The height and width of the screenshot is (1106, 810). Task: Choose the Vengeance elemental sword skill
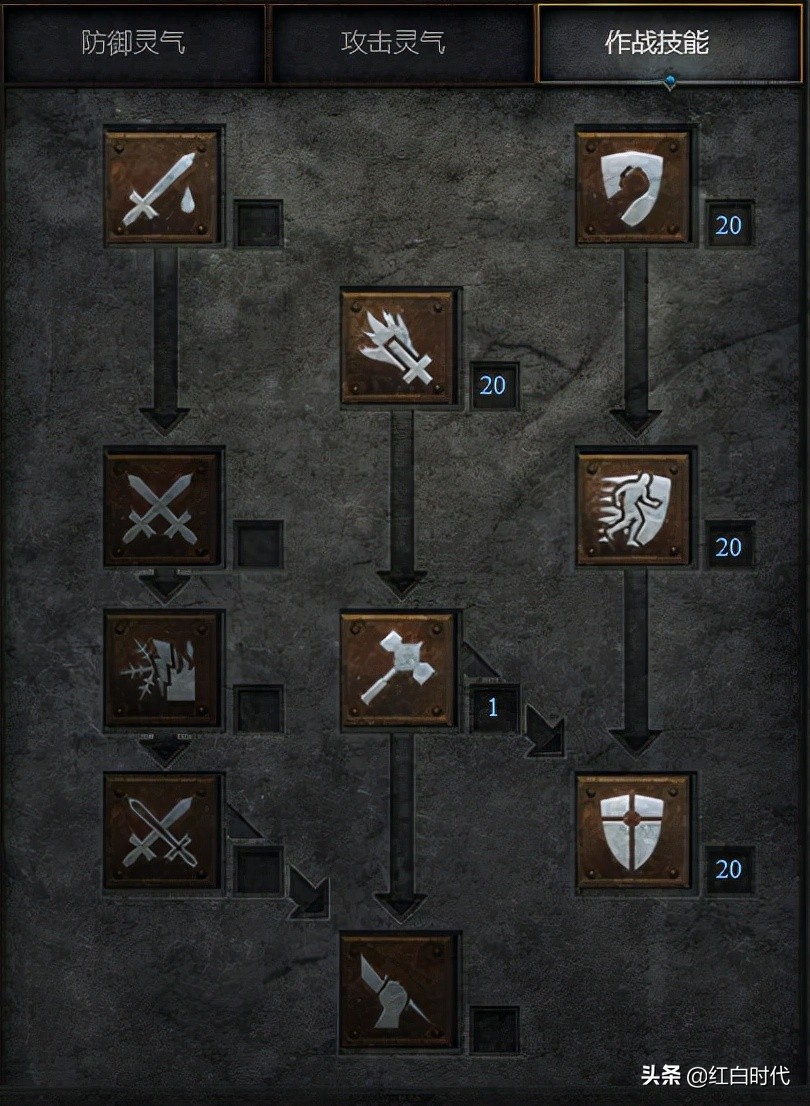tap(162, 669)
